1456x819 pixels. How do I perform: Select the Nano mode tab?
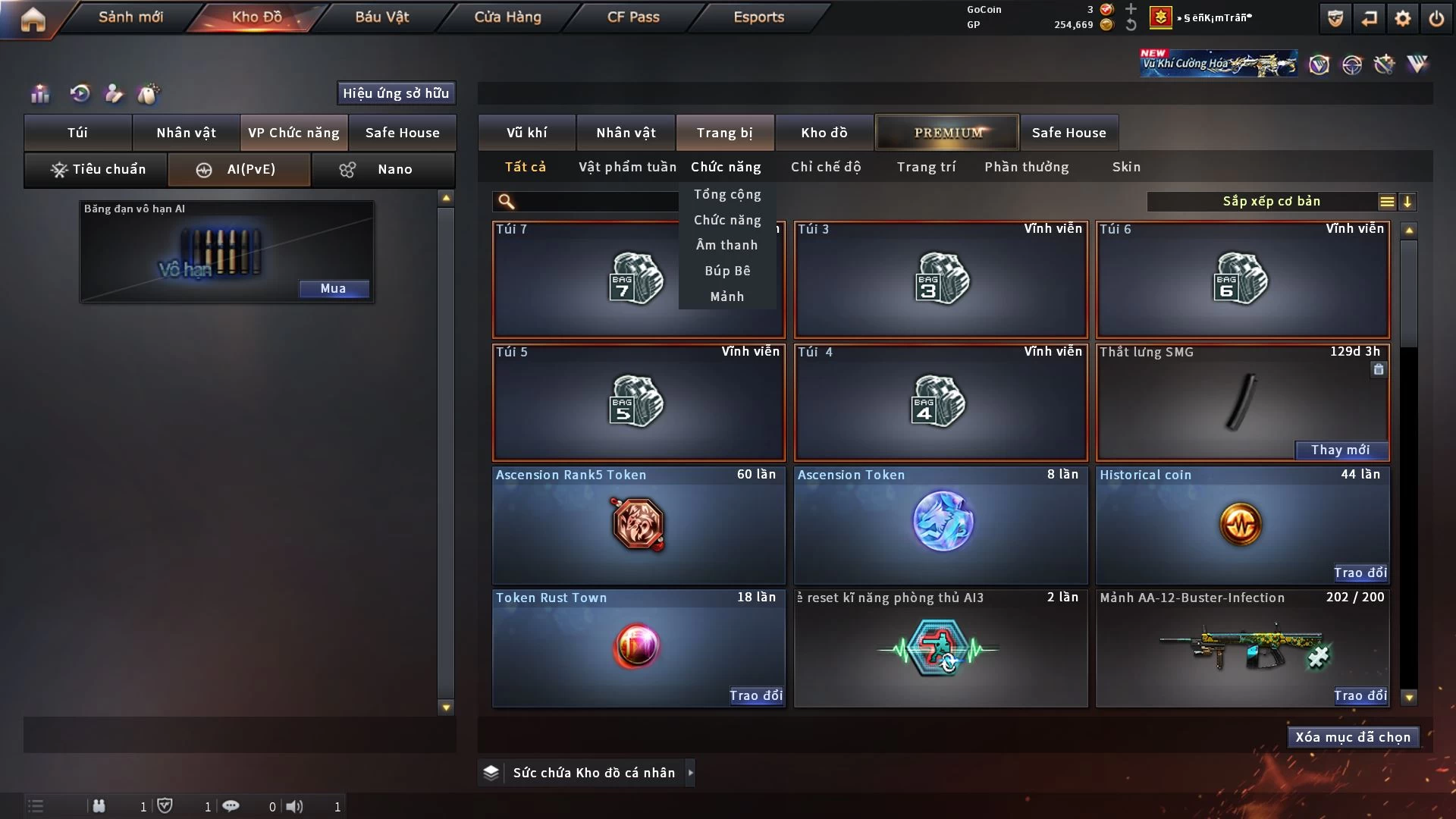coord(383,169)
